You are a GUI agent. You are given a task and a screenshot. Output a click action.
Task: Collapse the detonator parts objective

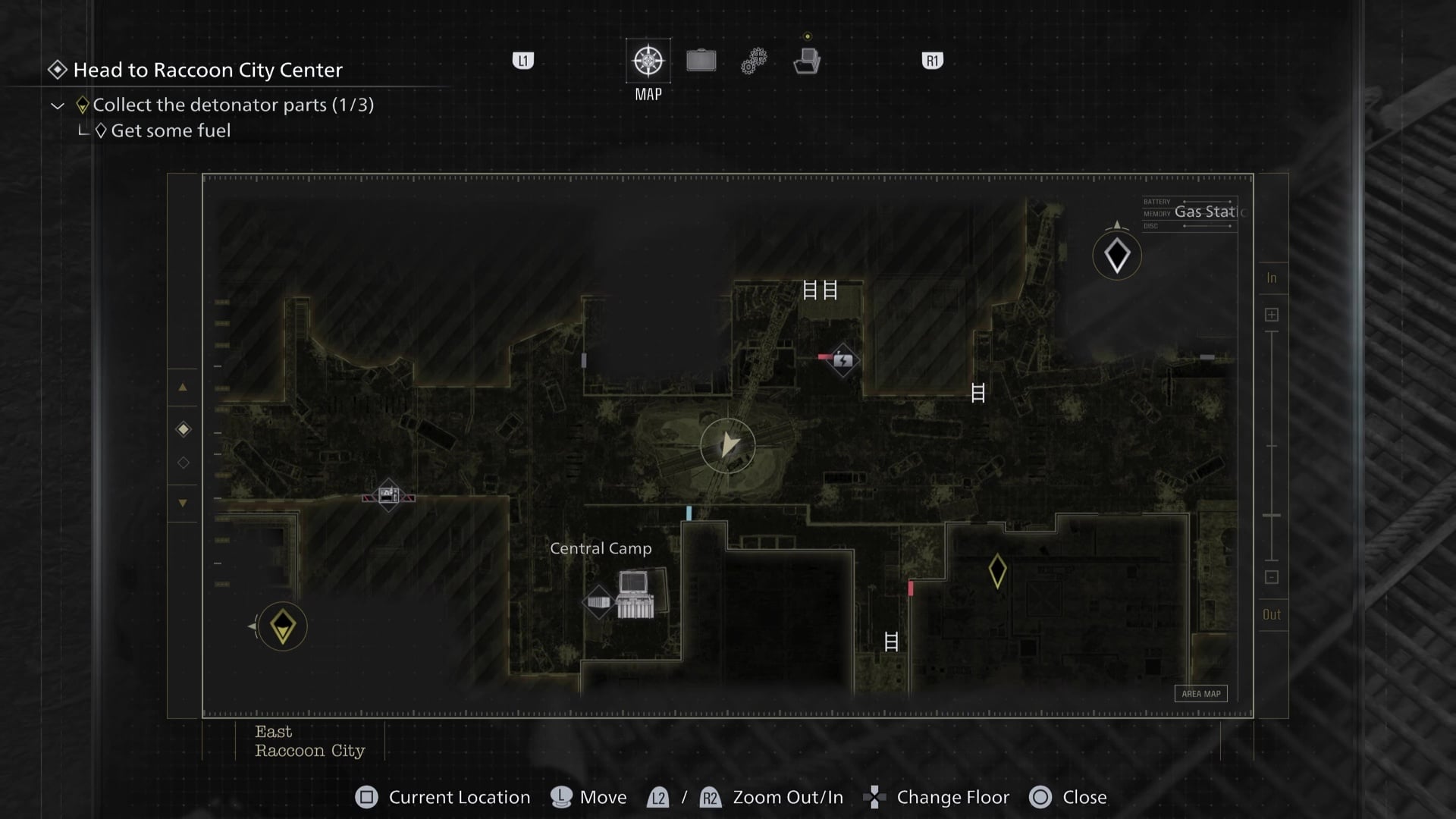point(58,105)
